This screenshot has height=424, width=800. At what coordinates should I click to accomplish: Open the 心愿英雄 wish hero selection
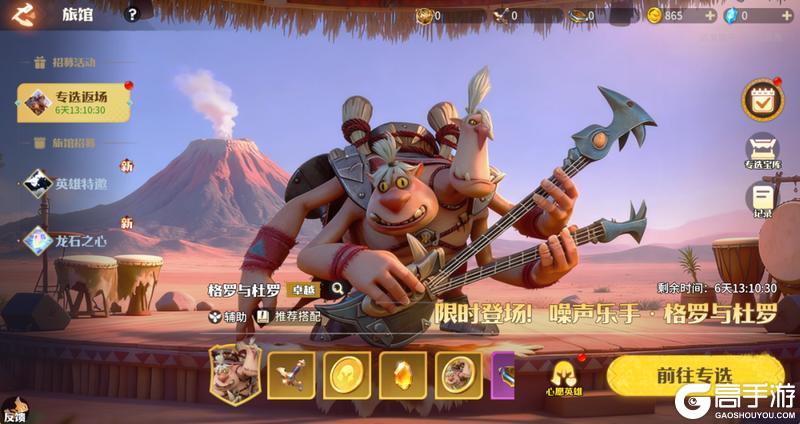coord(564,377)
